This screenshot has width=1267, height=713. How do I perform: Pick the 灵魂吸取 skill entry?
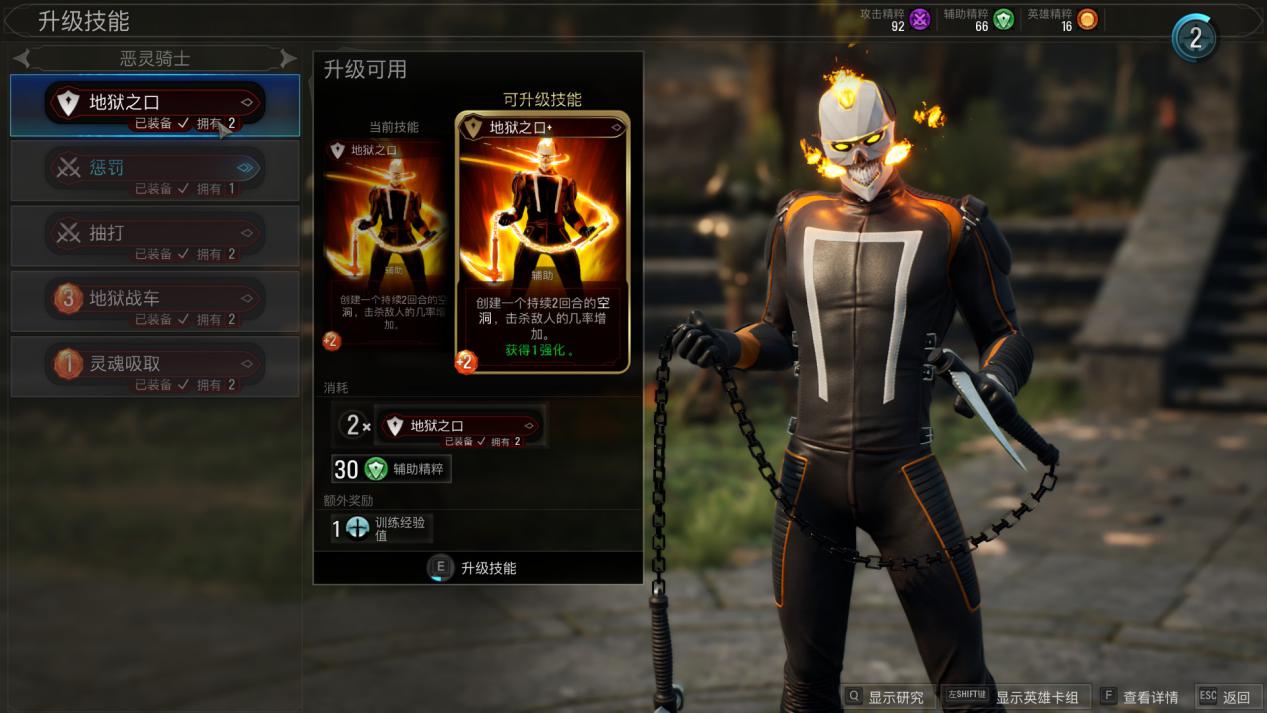point(155,366)
